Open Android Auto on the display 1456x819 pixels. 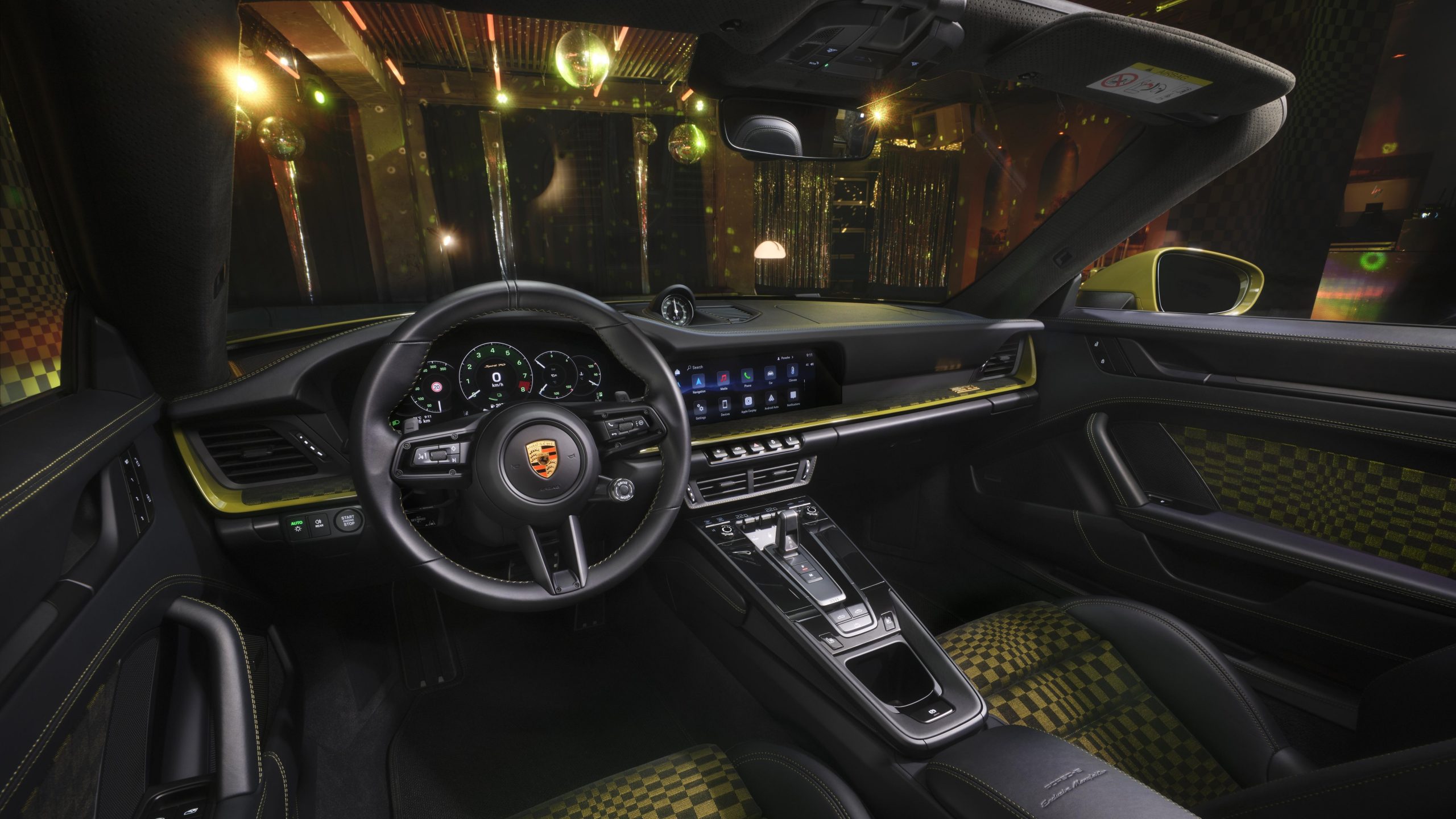point(771,399)
